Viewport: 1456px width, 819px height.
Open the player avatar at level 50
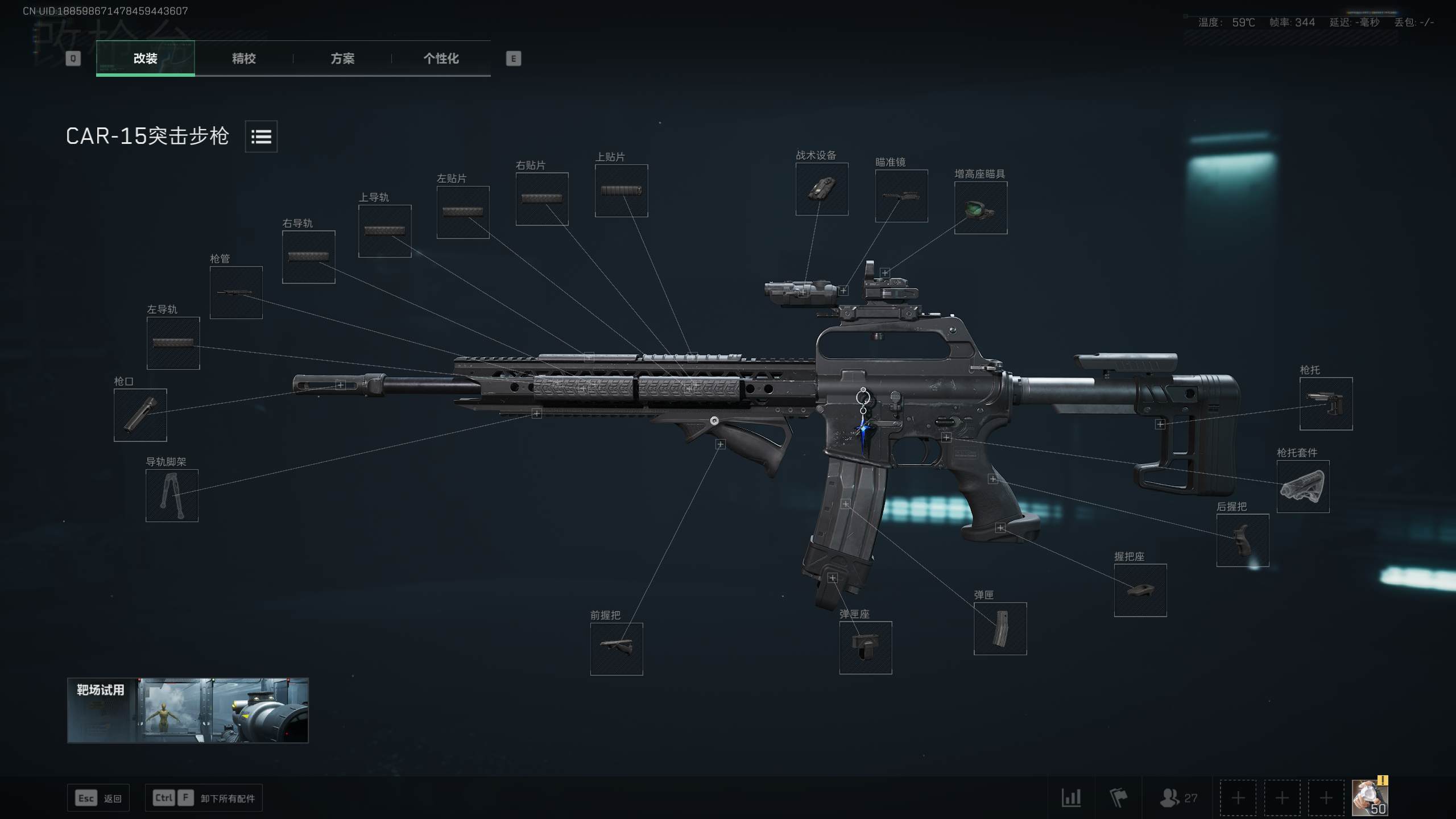pyautogui.click(x=1370, y=797)
